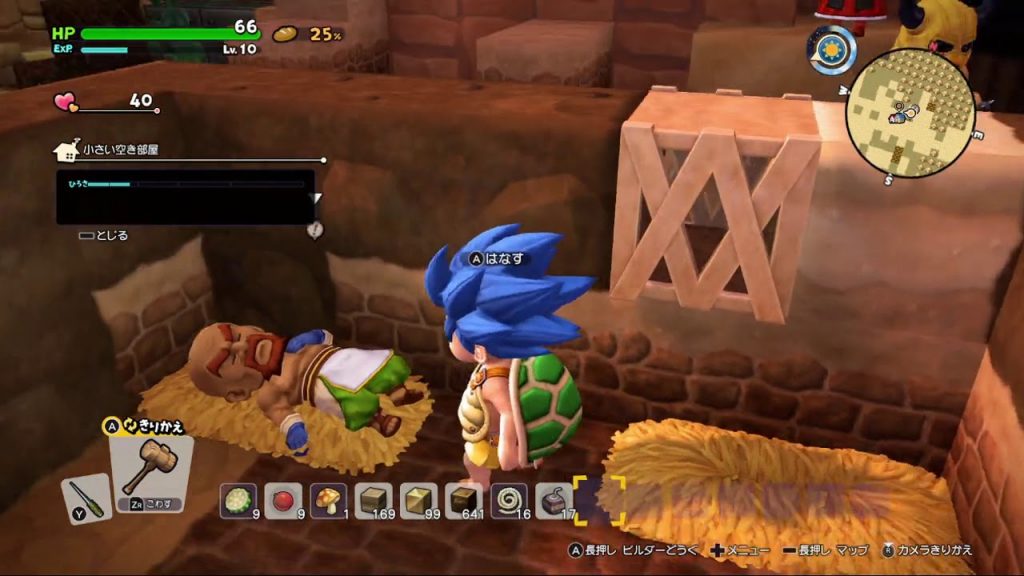Select the coiled rope hotbar slot

[x=508, y=498]
